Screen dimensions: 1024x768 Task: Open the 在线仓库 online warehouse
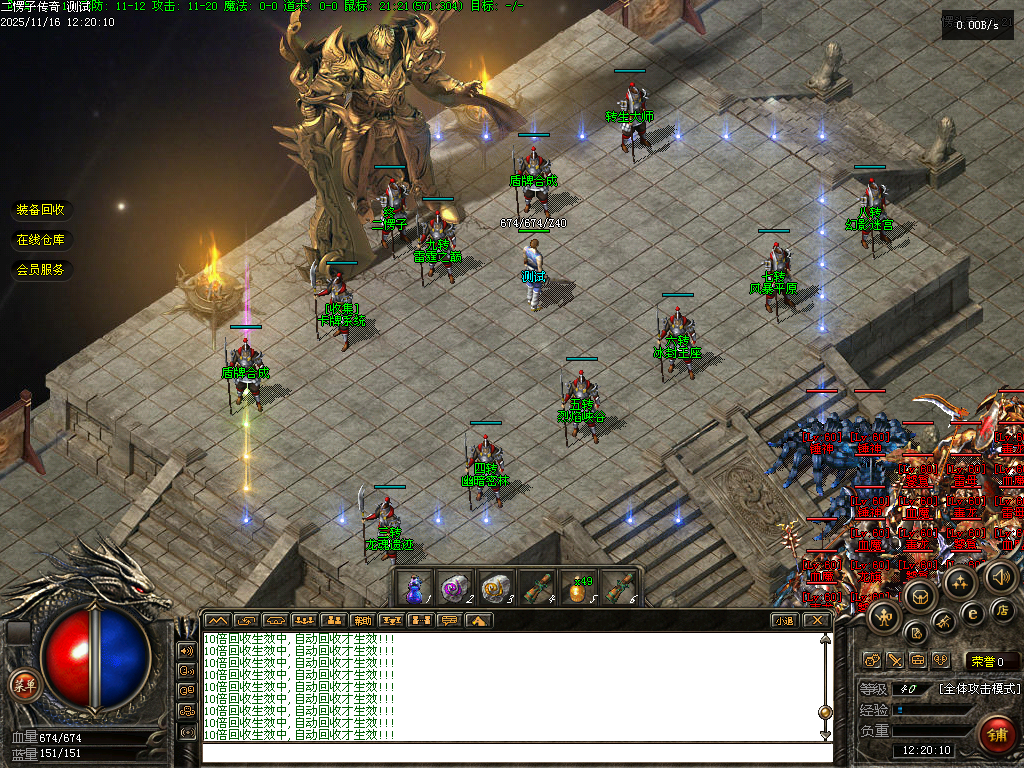tap(40, 240)
